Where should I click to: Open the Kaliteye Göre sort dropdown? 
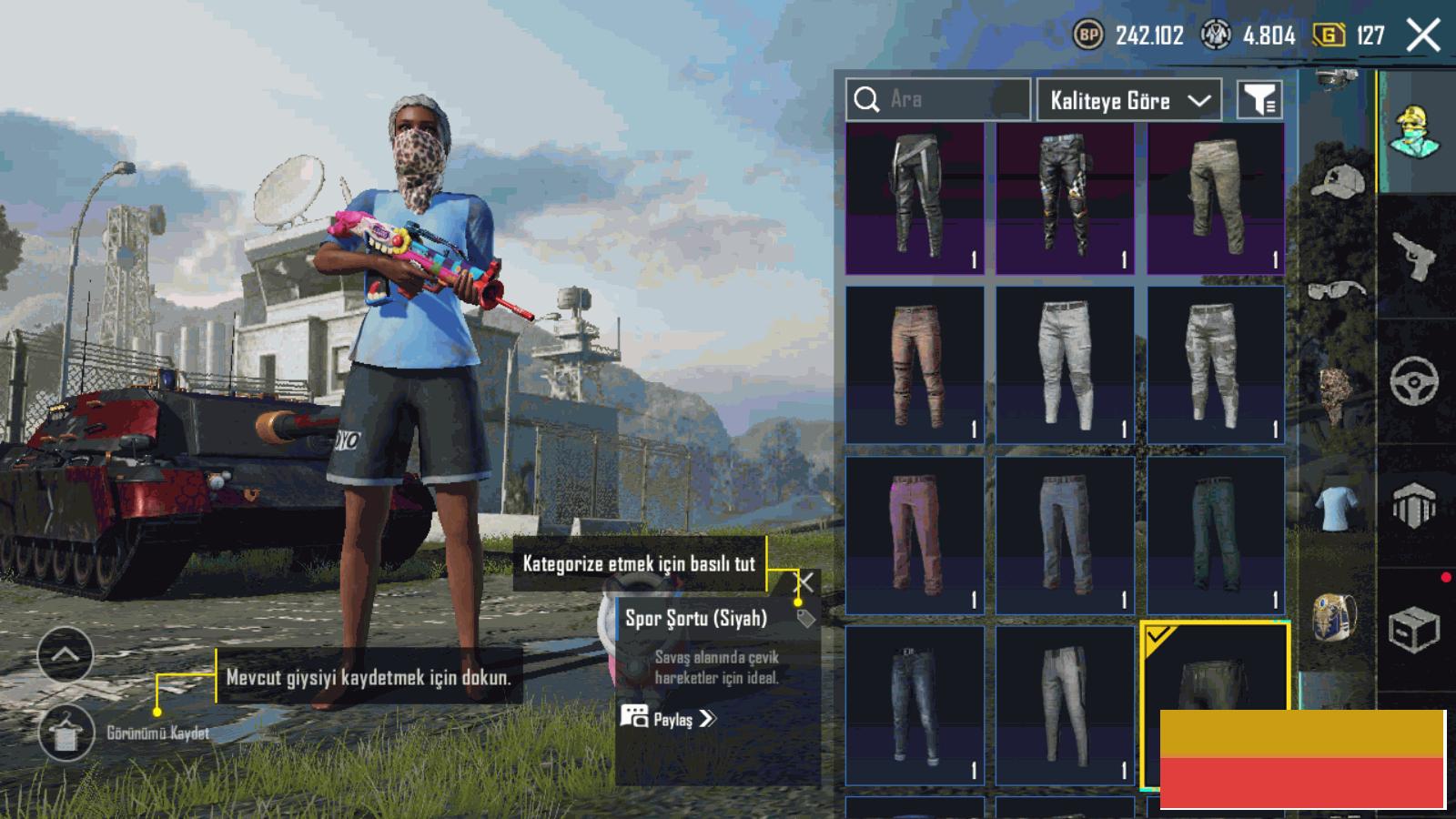[1129, 100]
